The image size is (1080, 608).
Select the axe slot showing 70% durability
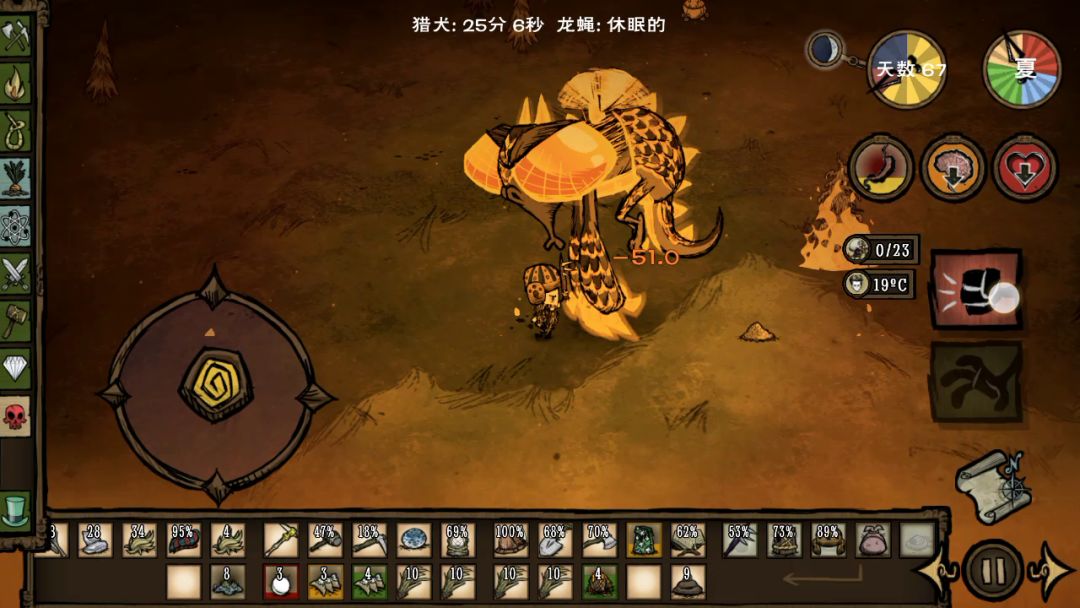(598, 540)
